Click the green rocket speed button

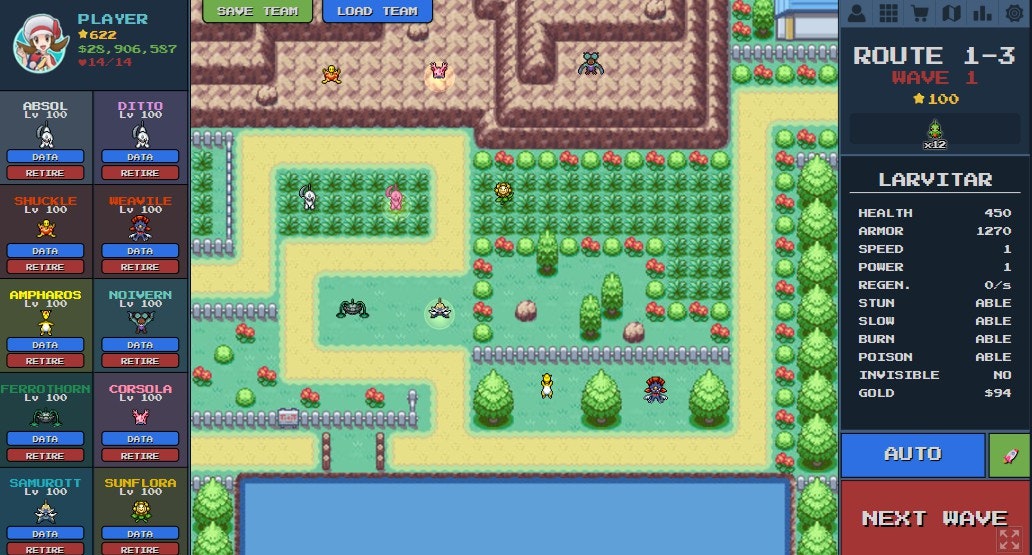pyautogui.click(x=1009, y=455)
